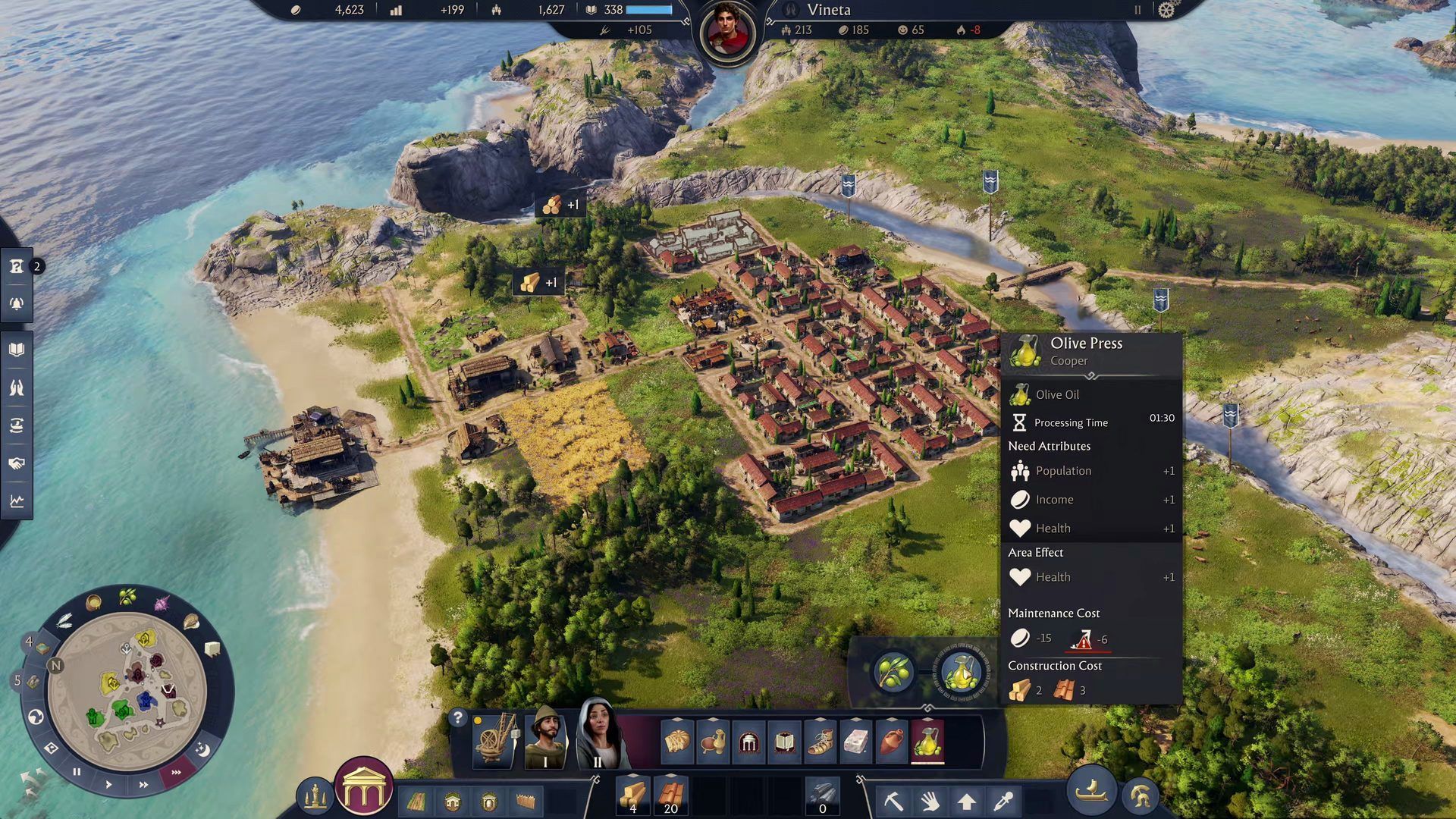Toggle the night mode moon button
Image resolution: width=1456 pixels, height=819 pixels.
202,750
